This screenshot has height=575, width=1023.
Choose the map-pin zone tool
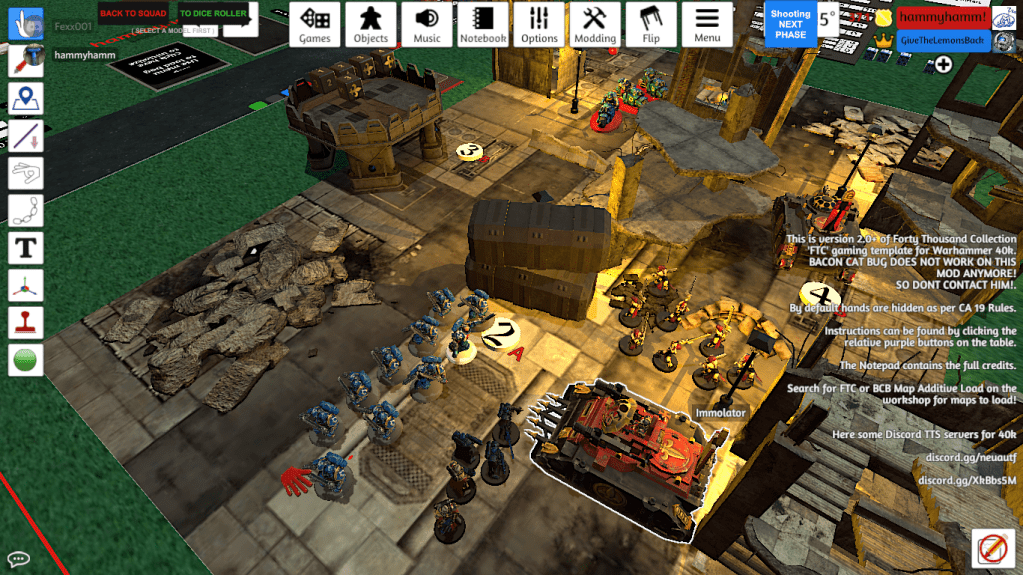pos(25,99)
